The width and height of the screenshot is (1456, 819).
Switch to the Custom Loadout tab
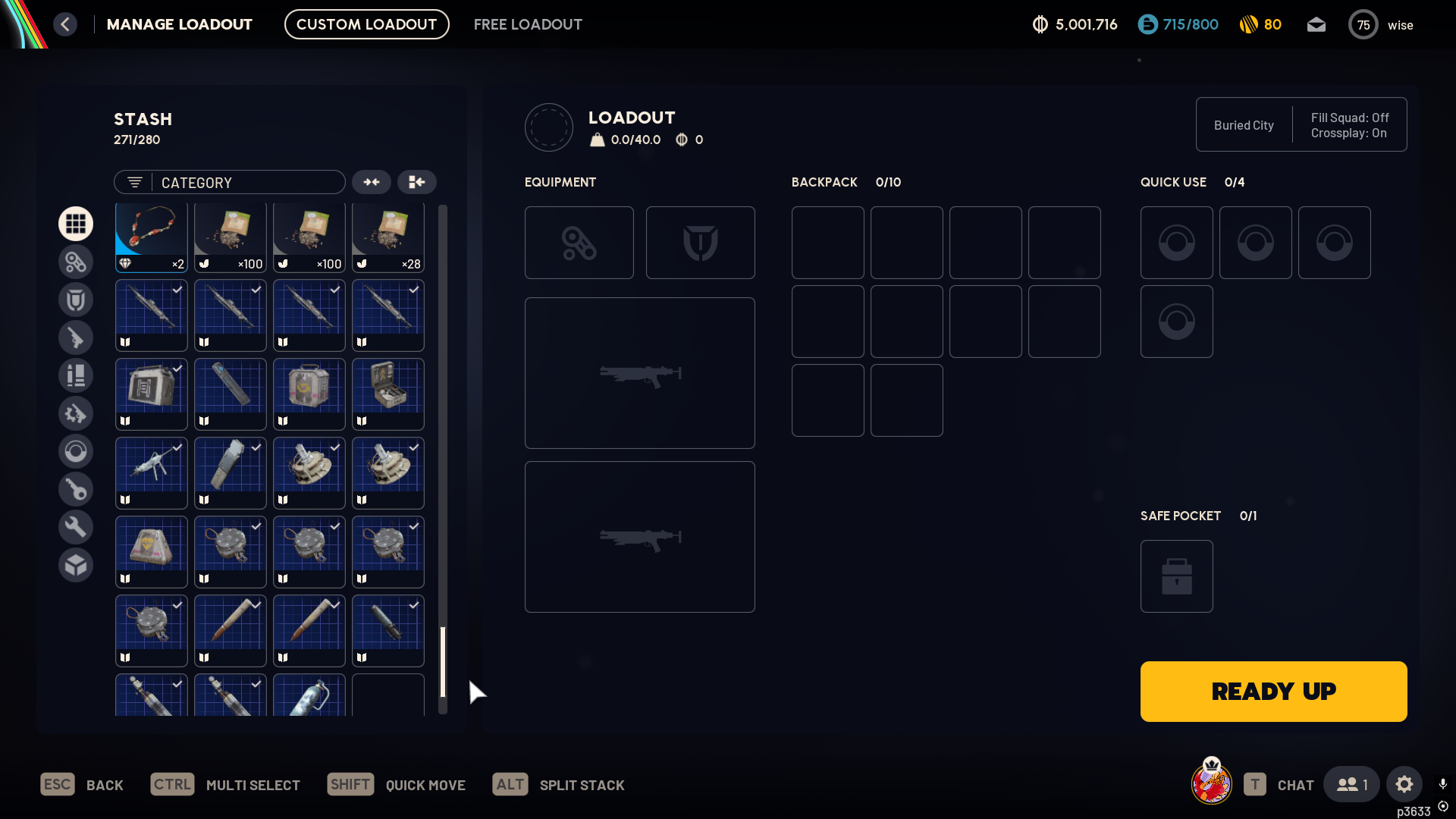366,24
